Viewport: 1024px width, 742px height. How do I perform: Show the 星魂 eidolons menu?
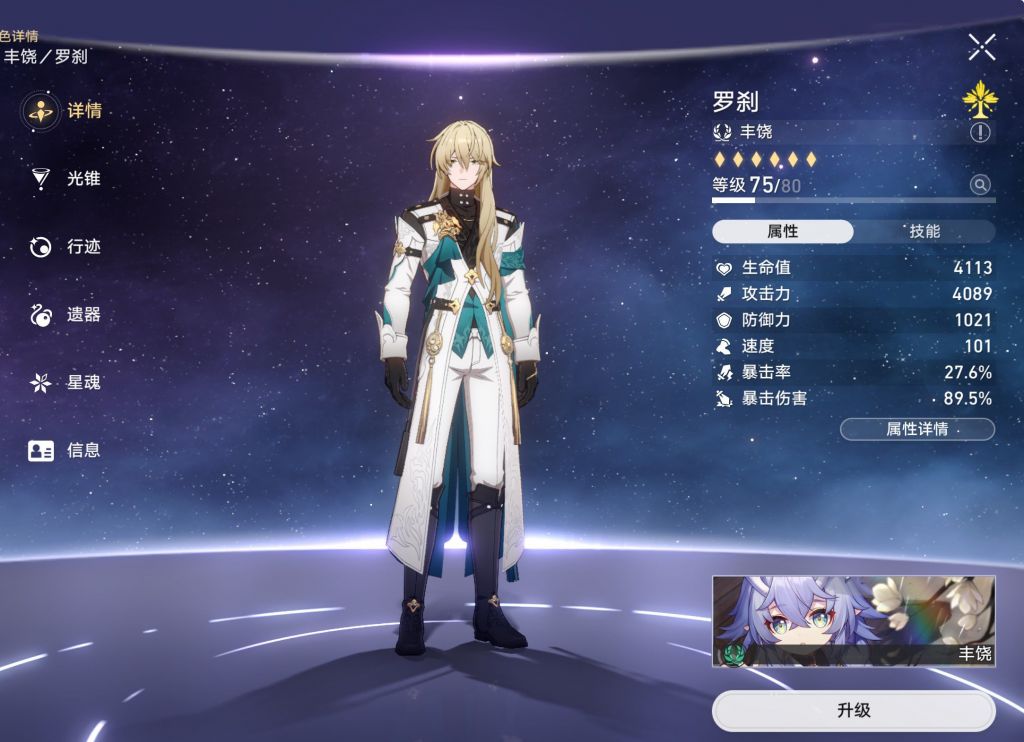point(66,383)
